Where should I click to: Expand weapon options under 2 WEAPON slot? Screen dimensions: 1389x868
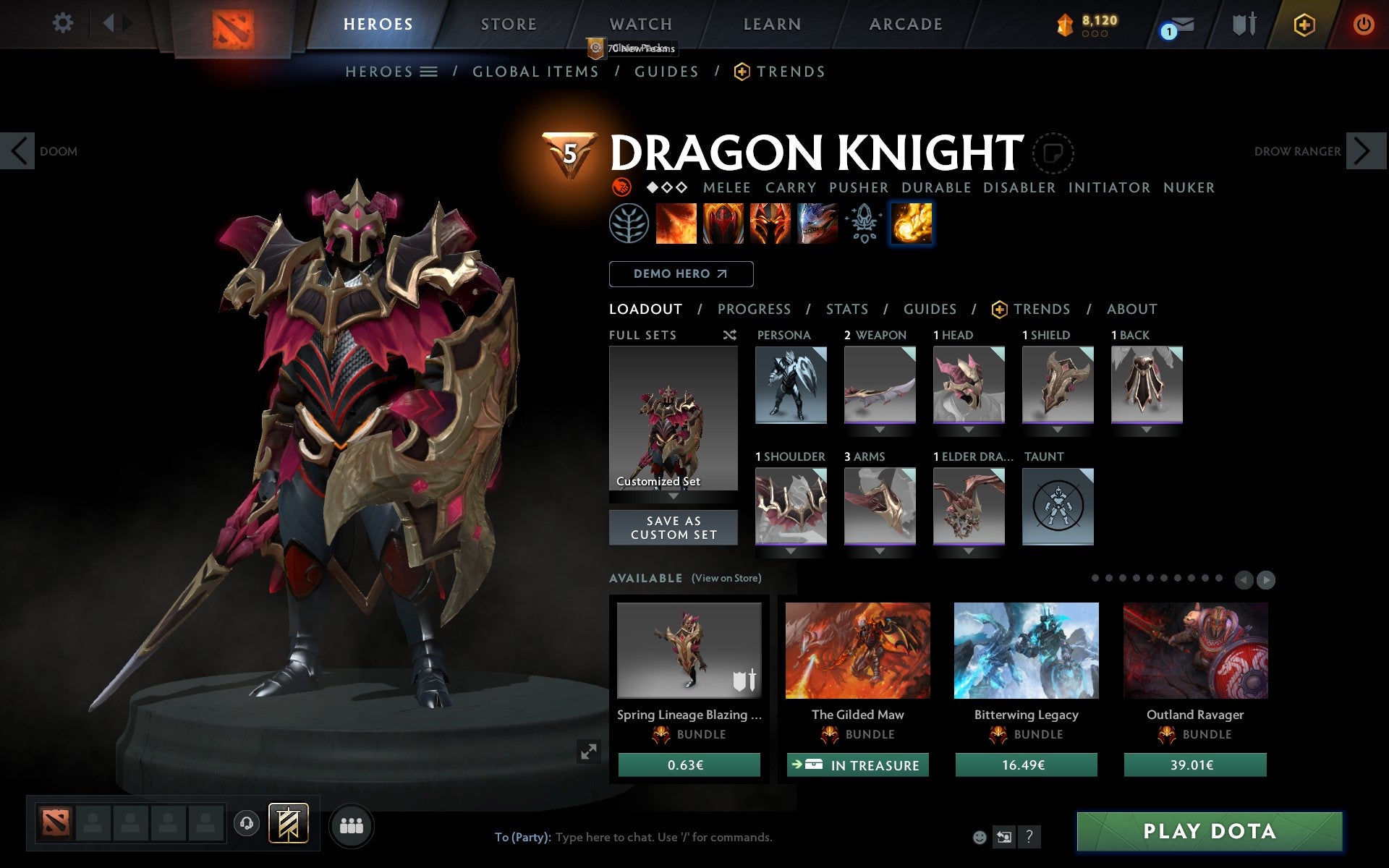click(x=878, y=429)
